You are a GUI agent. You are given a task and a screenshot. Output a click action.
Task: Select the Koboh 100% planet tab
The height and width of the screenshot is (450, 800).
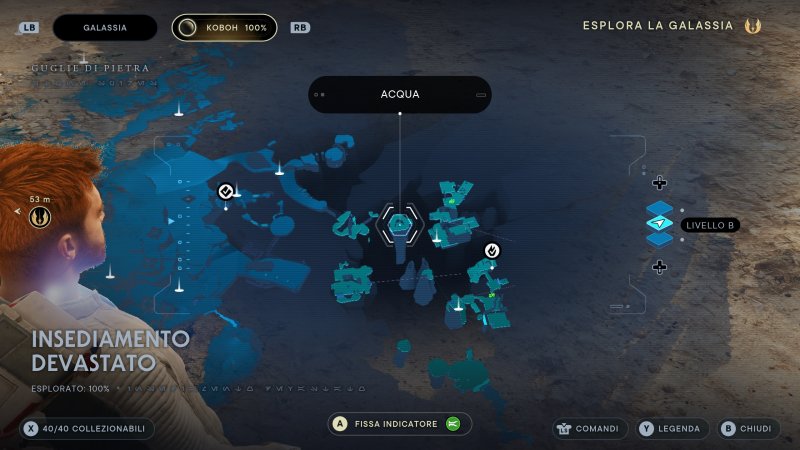224,27
